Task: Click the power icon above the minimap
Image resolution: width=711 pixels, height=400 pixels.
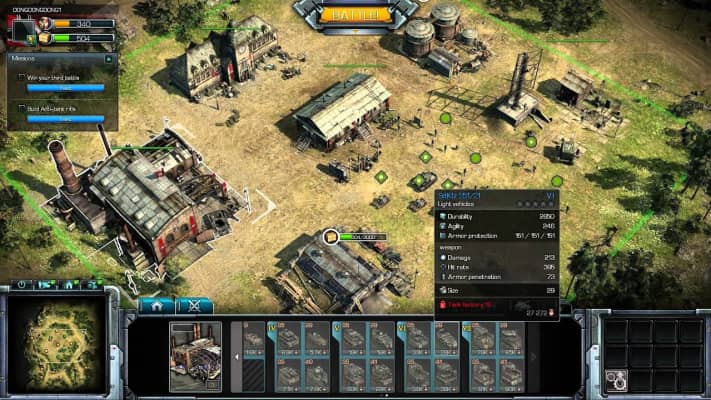Action: click(x=22, y=286)
